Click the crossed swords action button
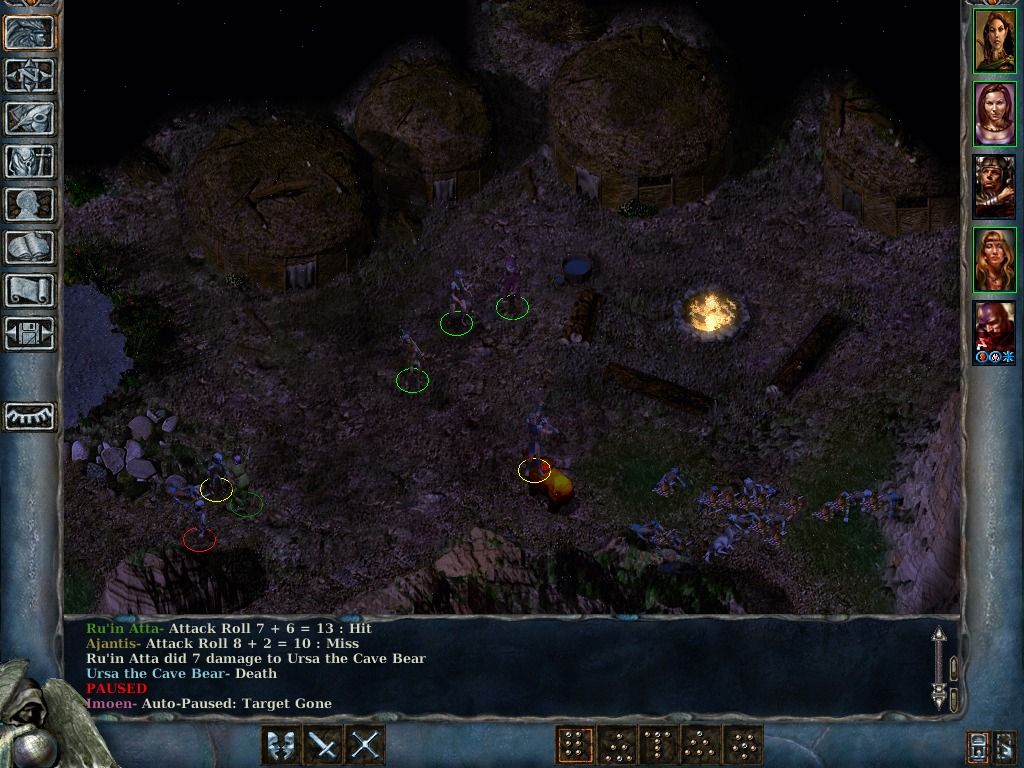Image resolution: width=1024 pixels, height=768 pixels. pos(365,745)
